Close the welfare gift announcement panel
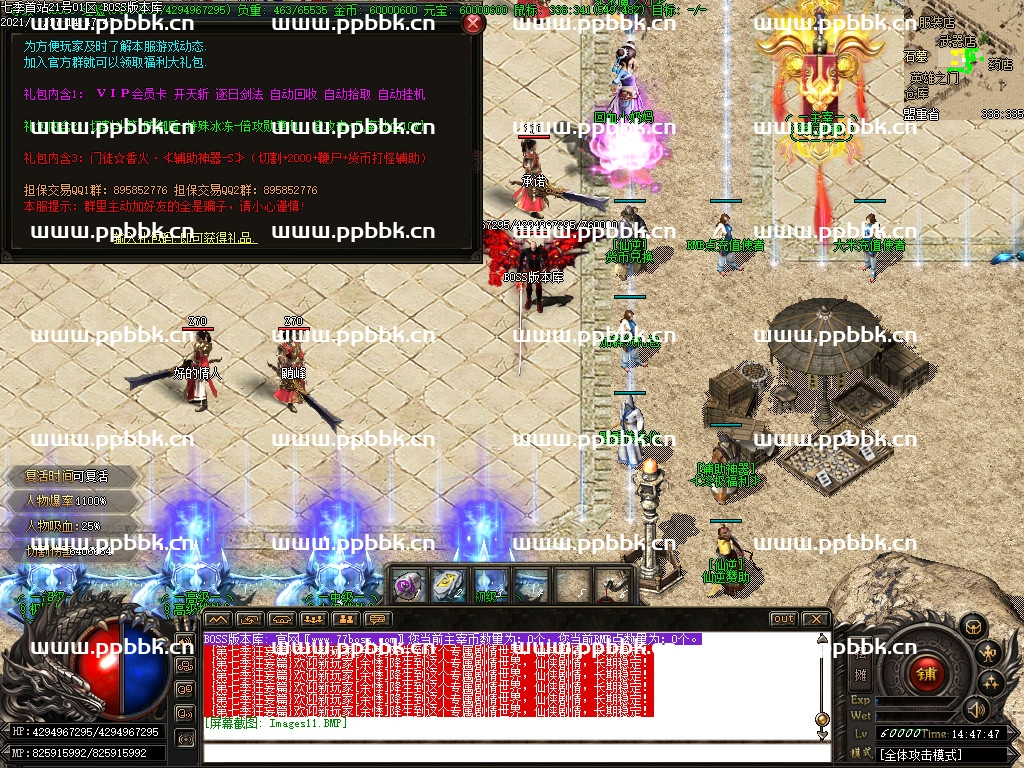This screenshot has width=1024, height=768. click(x=473, y=23)
